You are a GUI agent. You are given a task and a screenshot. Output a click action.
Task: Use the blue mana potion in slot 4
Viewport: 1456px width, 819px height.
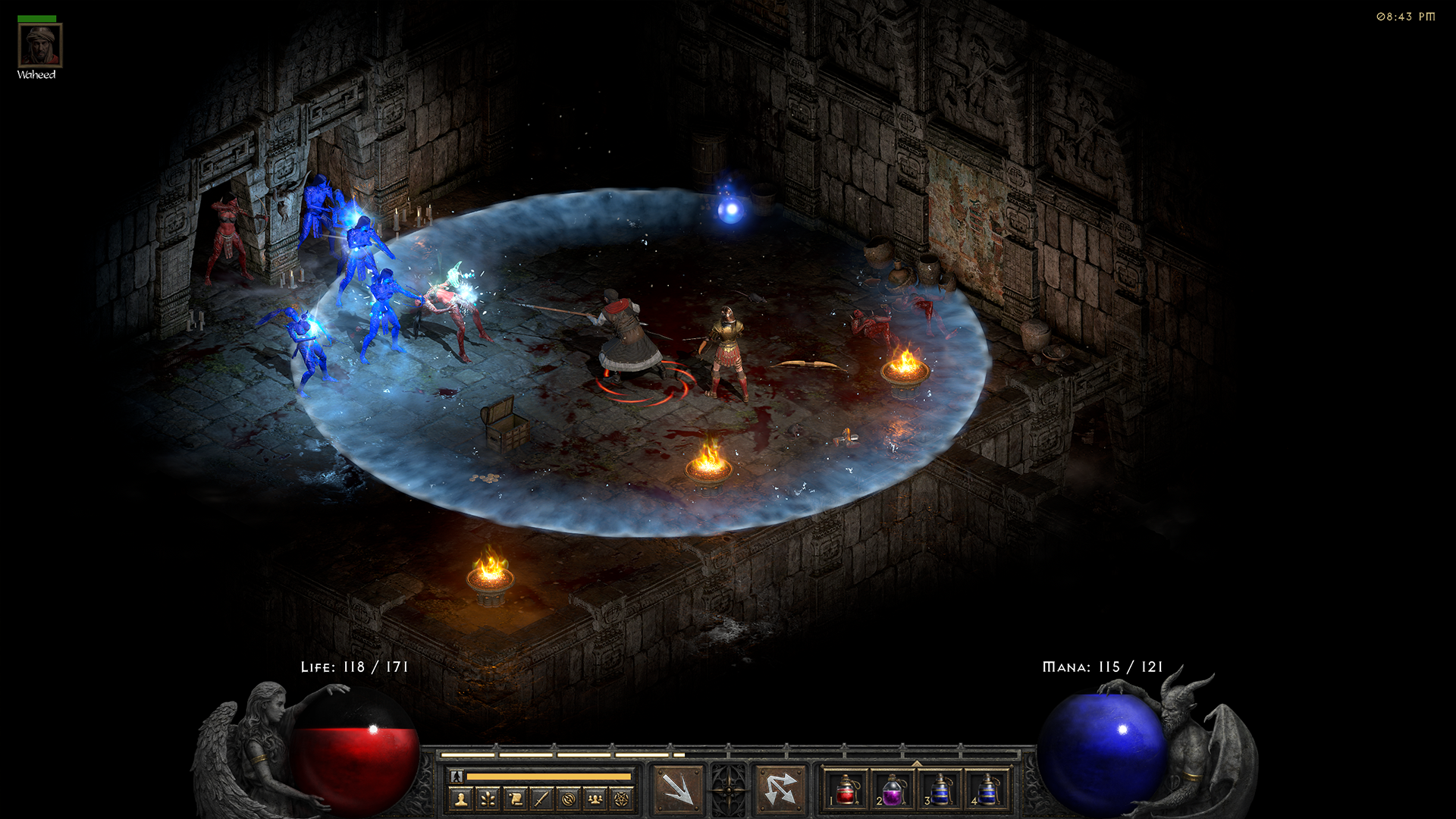987,789
